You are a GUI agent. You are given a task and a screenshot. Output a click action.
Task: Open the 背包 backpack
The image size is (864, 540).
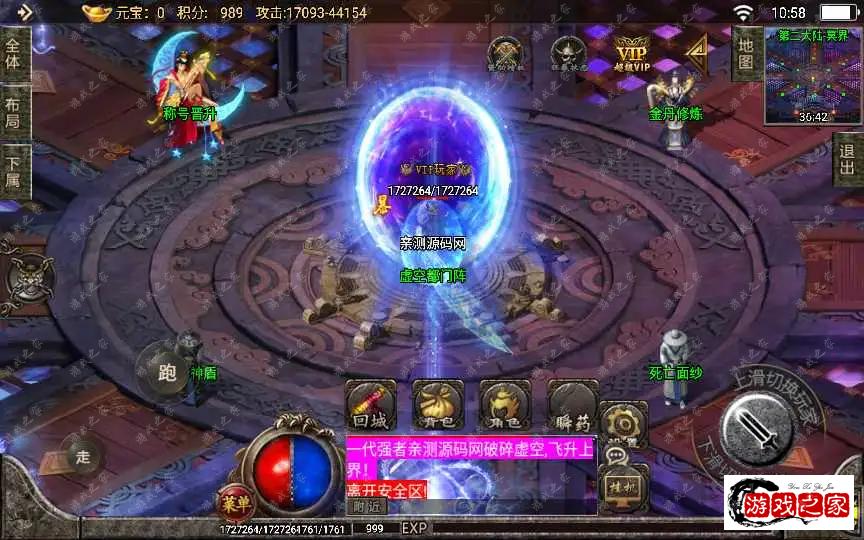[438, 405]
